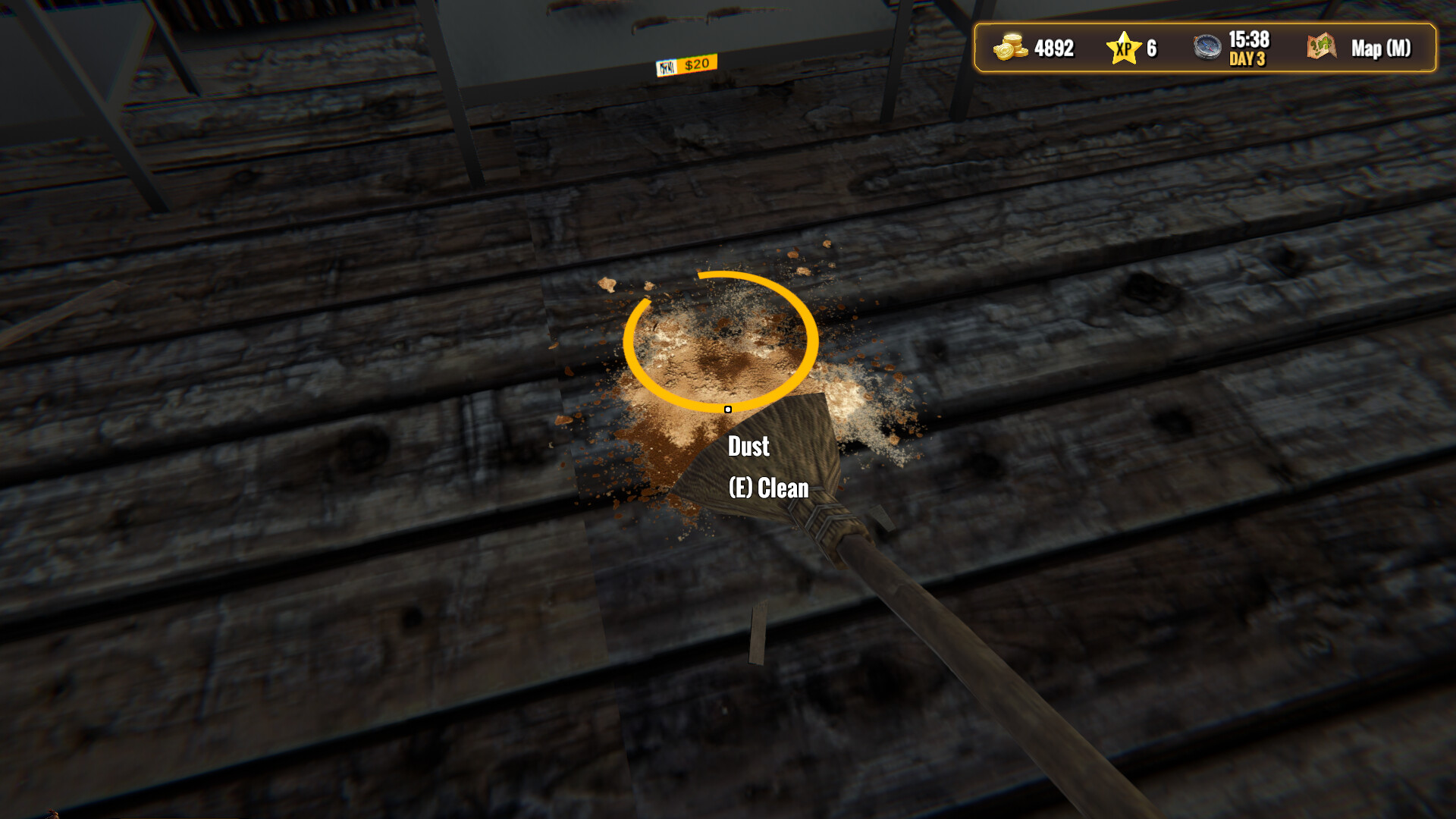The height and width of the screenshot is (819, 1456).
Task: Click the white crosshair dot
Action: tap(727, 409)
